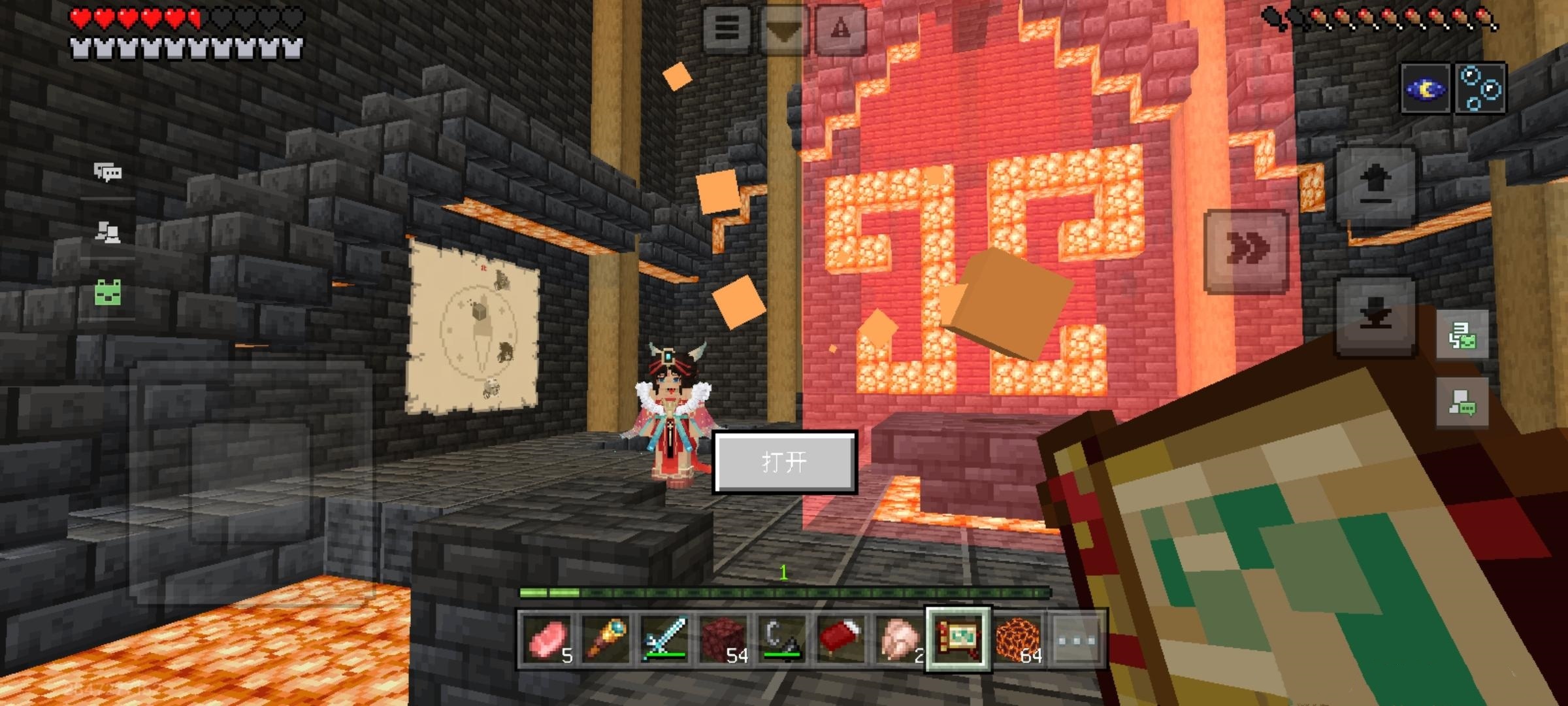Click the warning triangle button at top
Screen dimensions: 1568x706
tap(841, 29)
